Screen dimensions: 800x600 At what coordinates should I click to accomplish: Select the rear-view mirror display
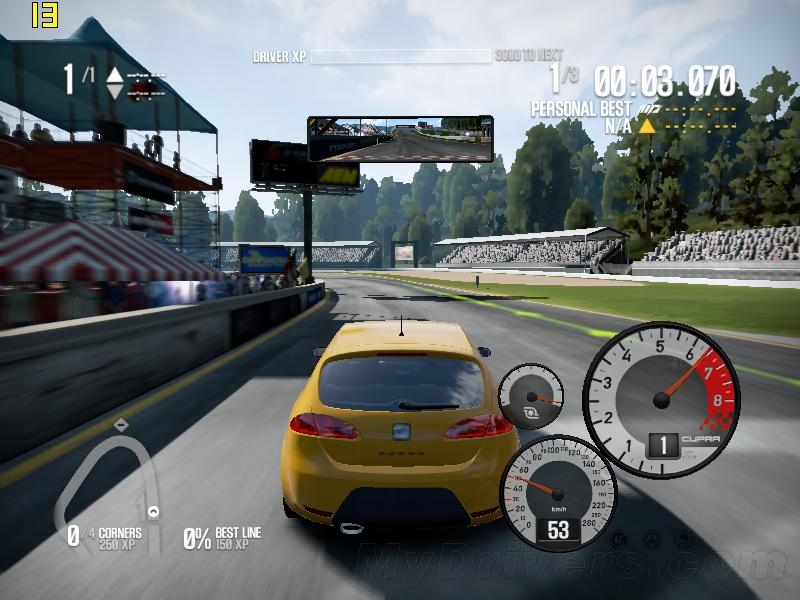click(x=400, y=139)
